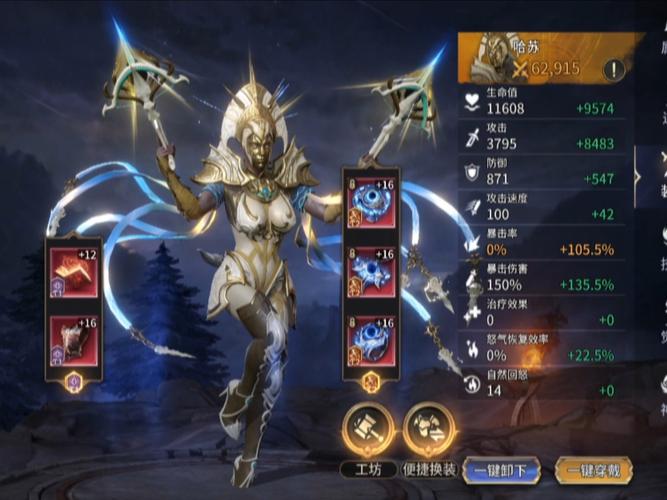Click the gold badge below right equipment column
The image size is (667, 500).
click(370, 381)
